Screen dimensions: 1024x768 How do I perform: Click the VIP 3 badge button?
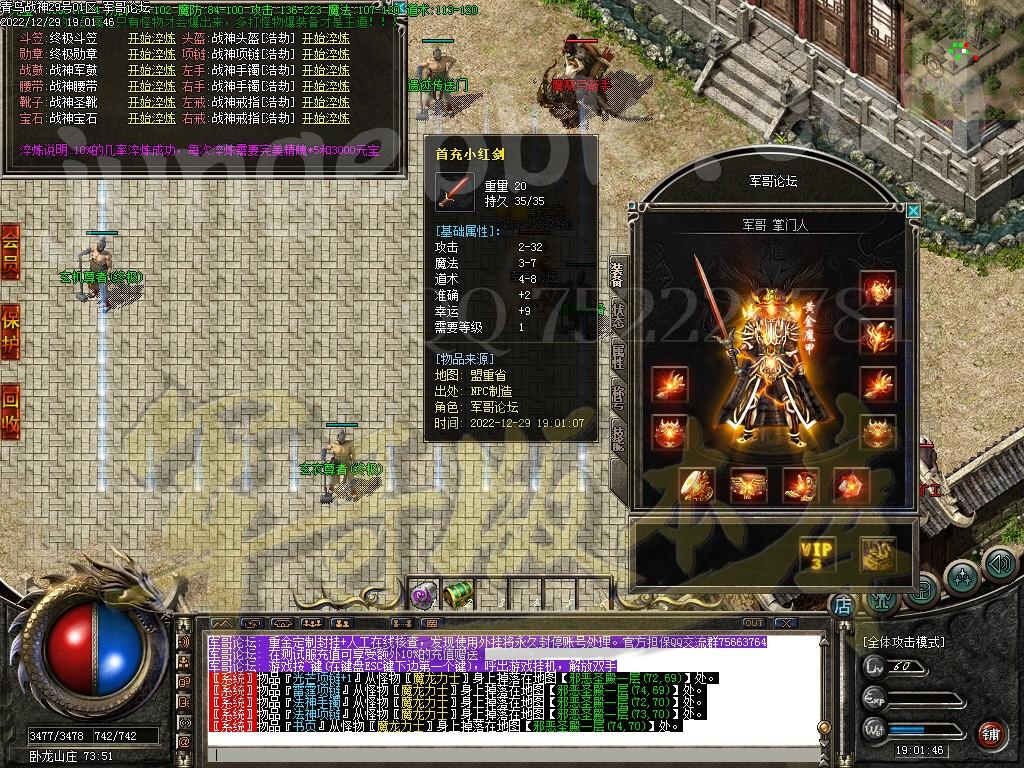click(x=816, y=553)
